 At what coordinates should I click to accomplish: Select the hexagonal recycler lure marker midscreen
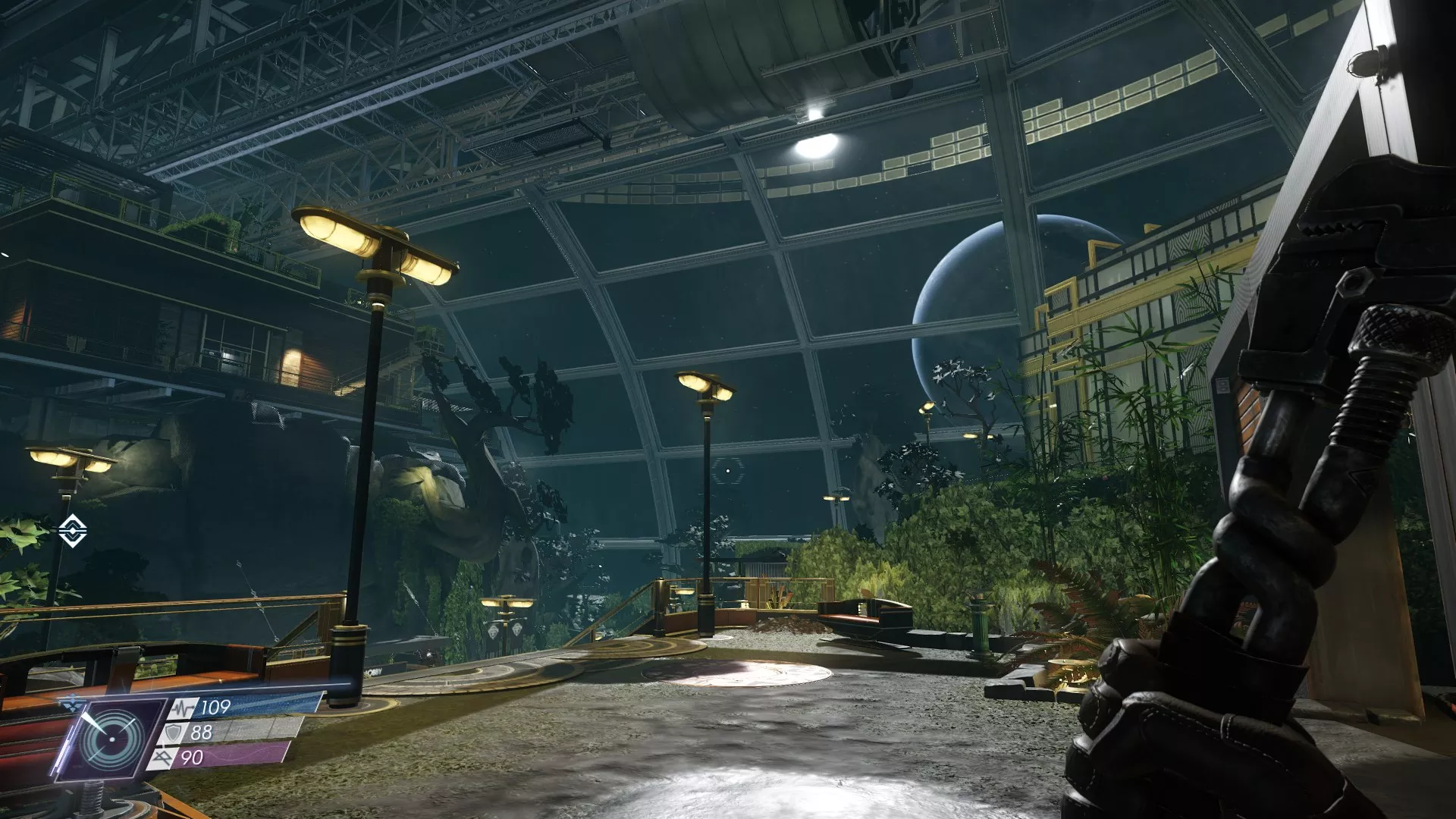(728, 471)
